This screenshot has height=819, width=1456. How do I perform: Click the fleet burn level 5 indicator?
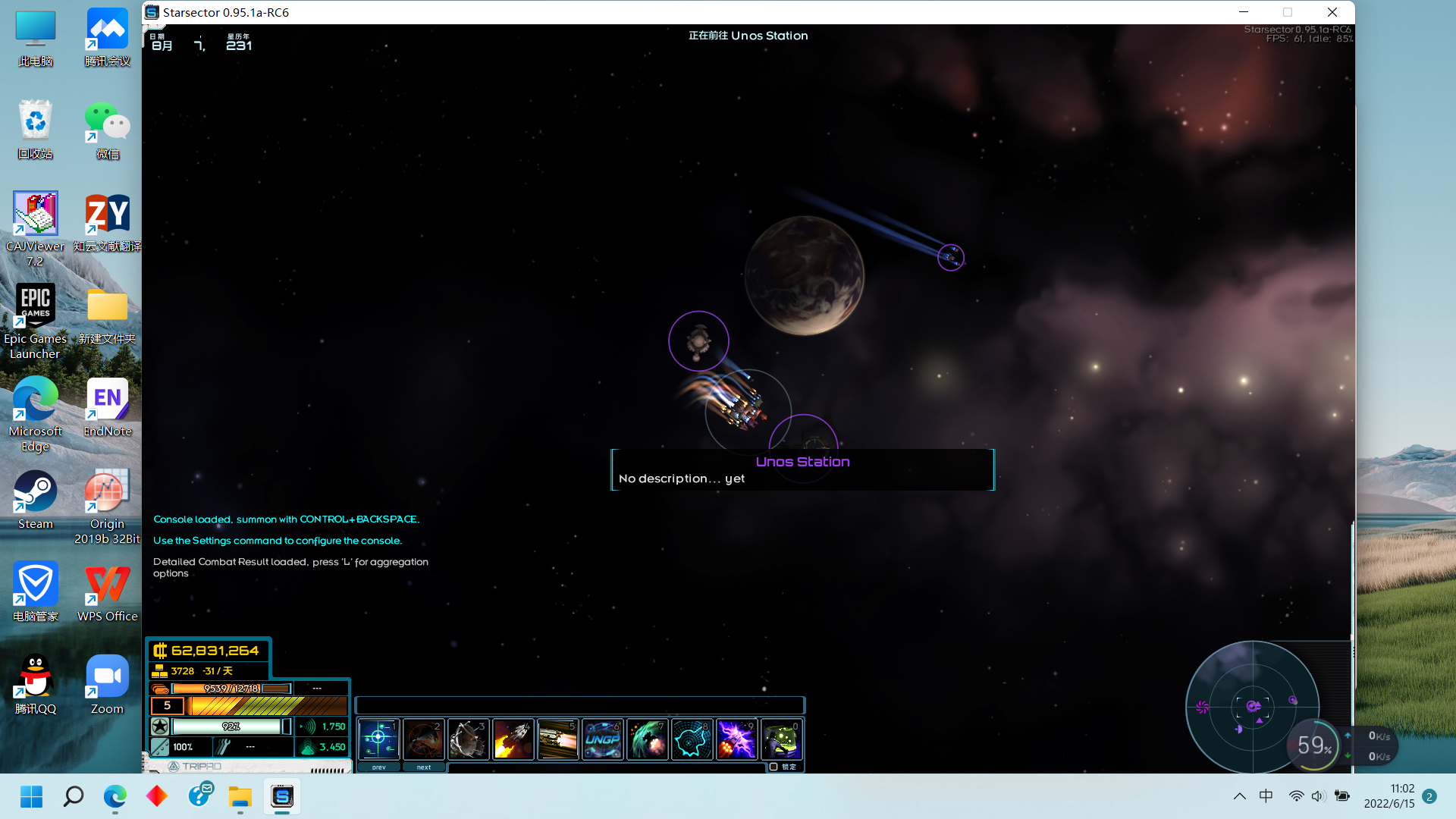[x=168, y=706]
